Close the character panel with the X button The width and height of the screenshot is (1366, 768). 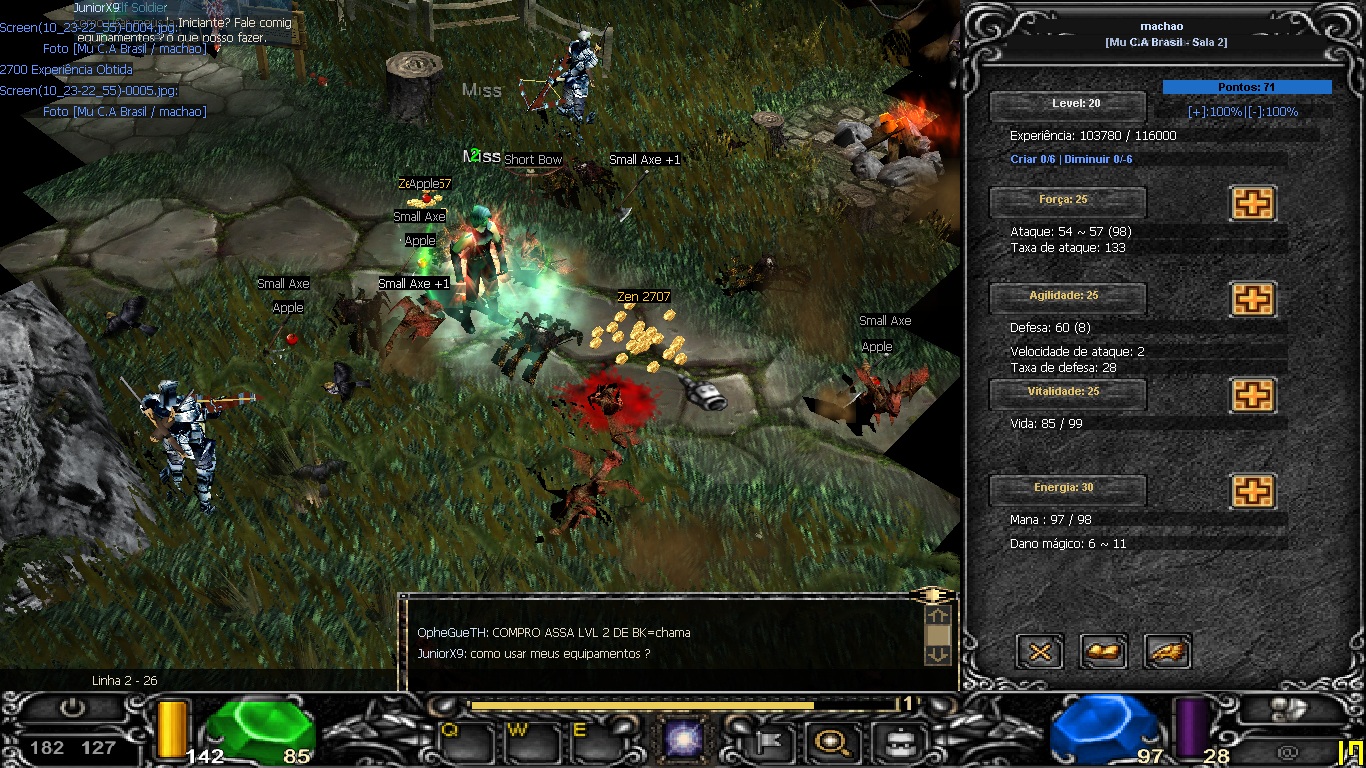point(1040,652)
